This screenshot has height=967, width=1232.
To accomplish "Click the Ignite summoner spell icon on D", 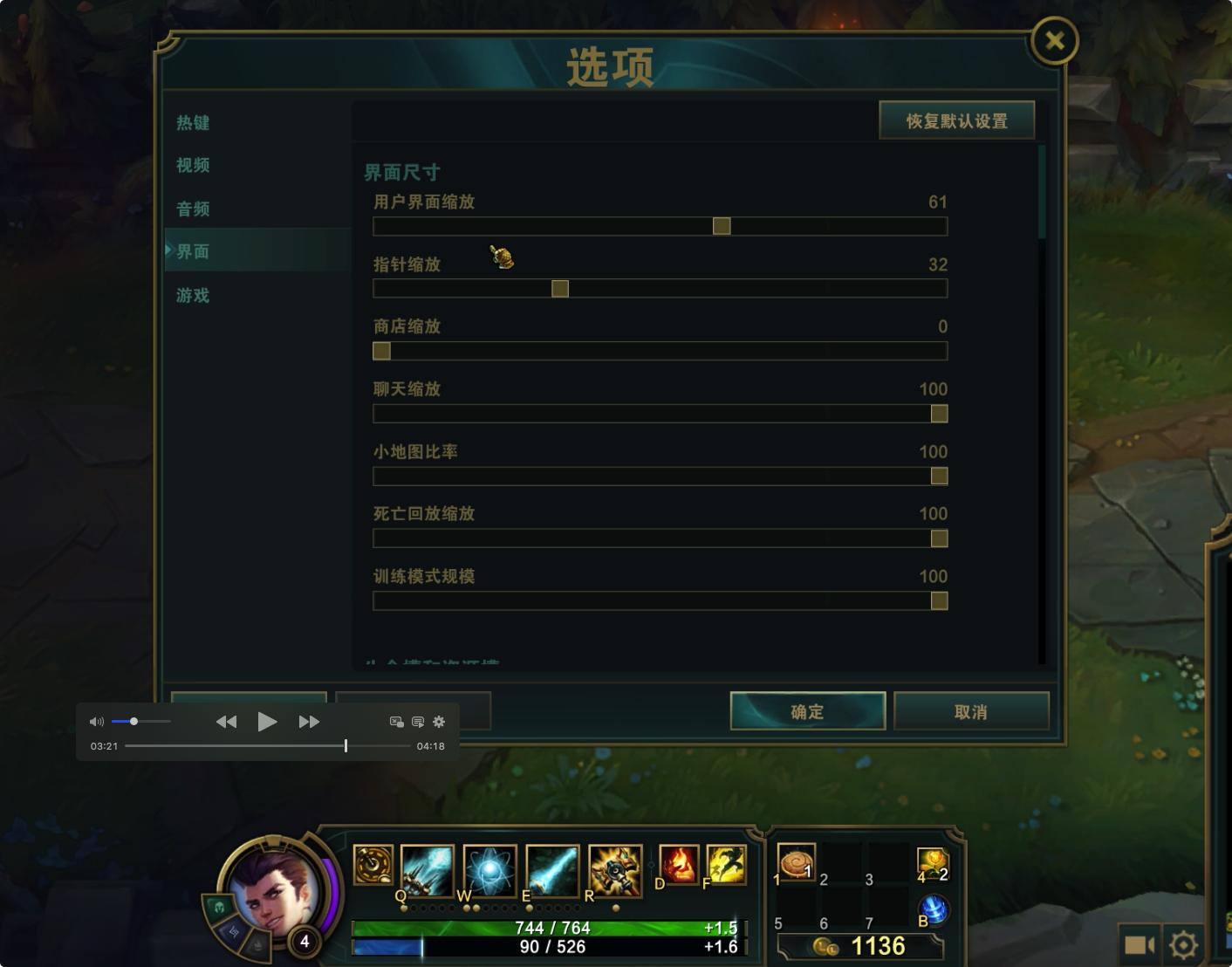I will pyautogui.click(x=679, y=865).
